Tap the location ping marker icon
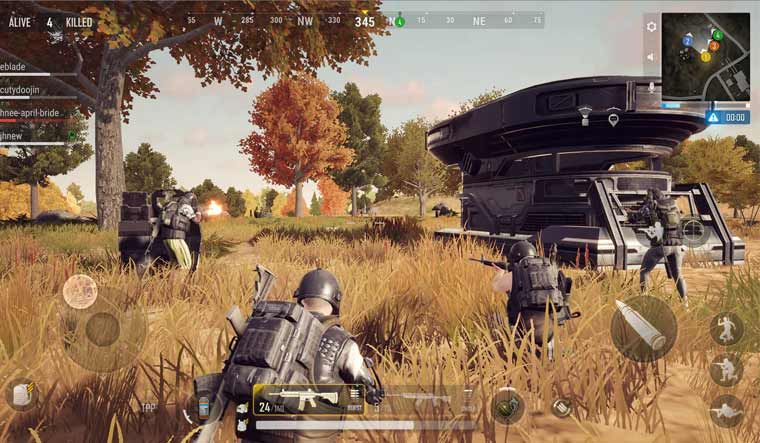The image size is (760, 443). click(x=613, y=119)
